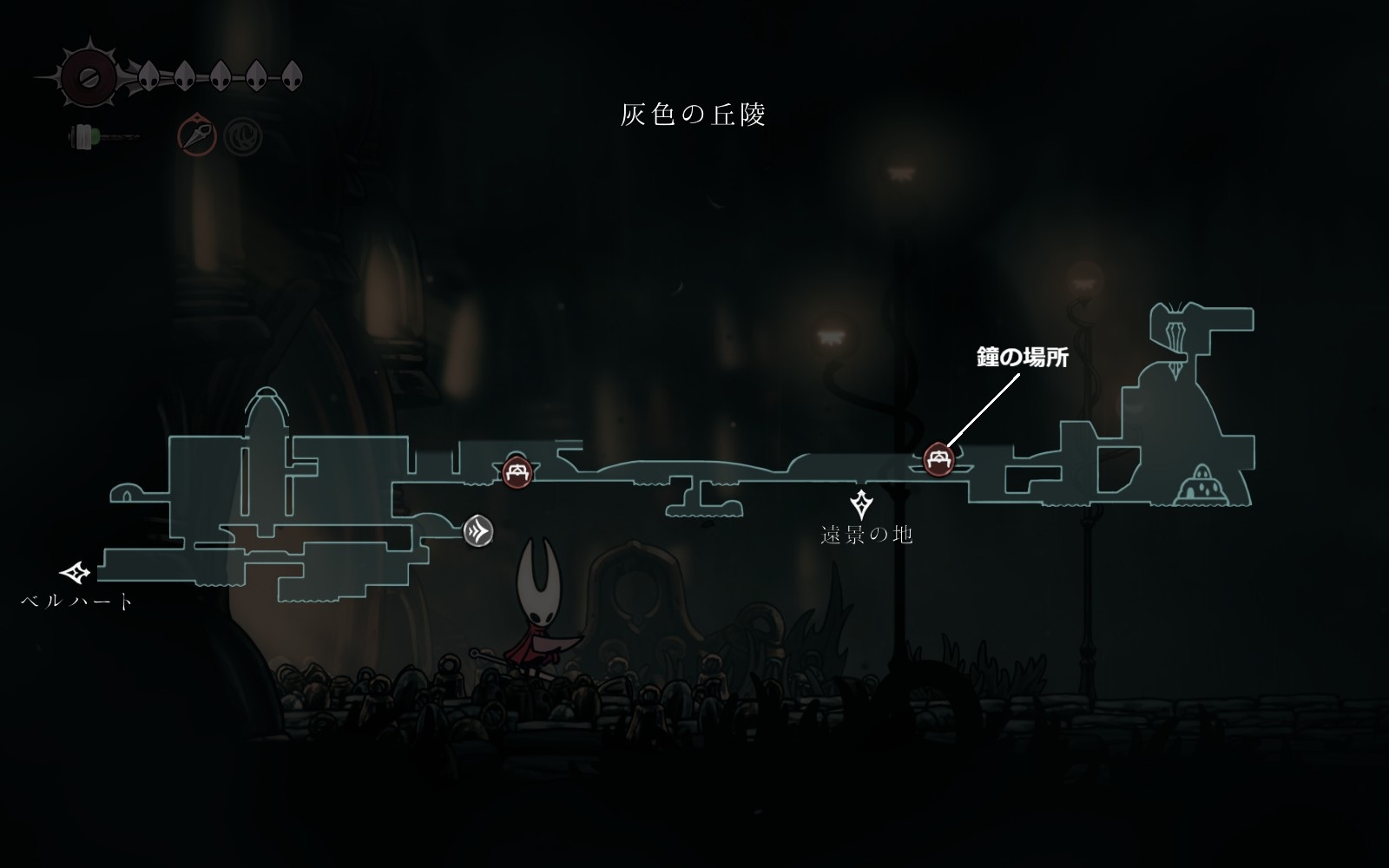Choose the 遠景の地 exit marker
1389x868 pixels.
pos(861,503)
